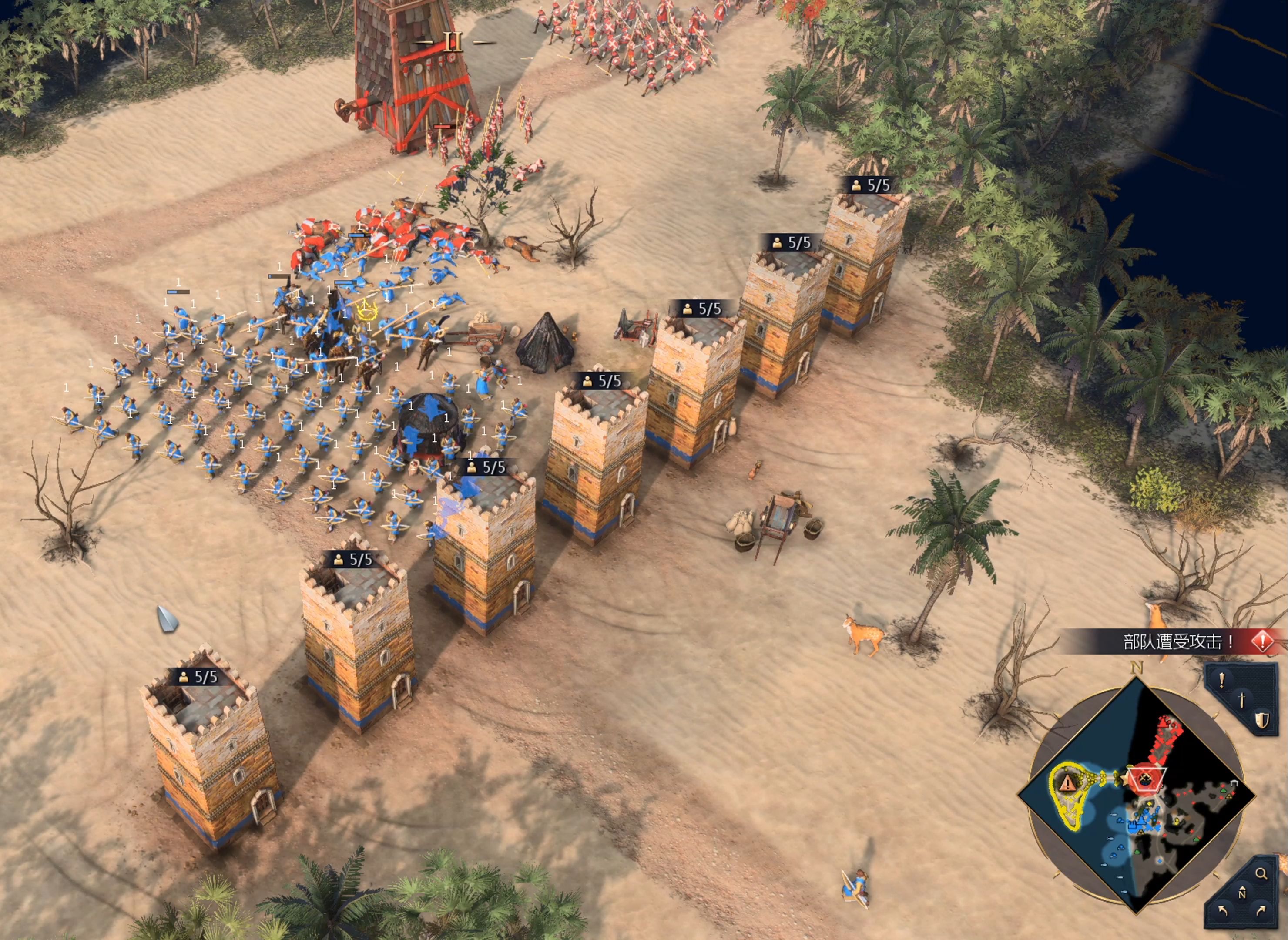Activate the sword attack ping button
This screenshot has height=940, width=1288.
[1242, 700]
